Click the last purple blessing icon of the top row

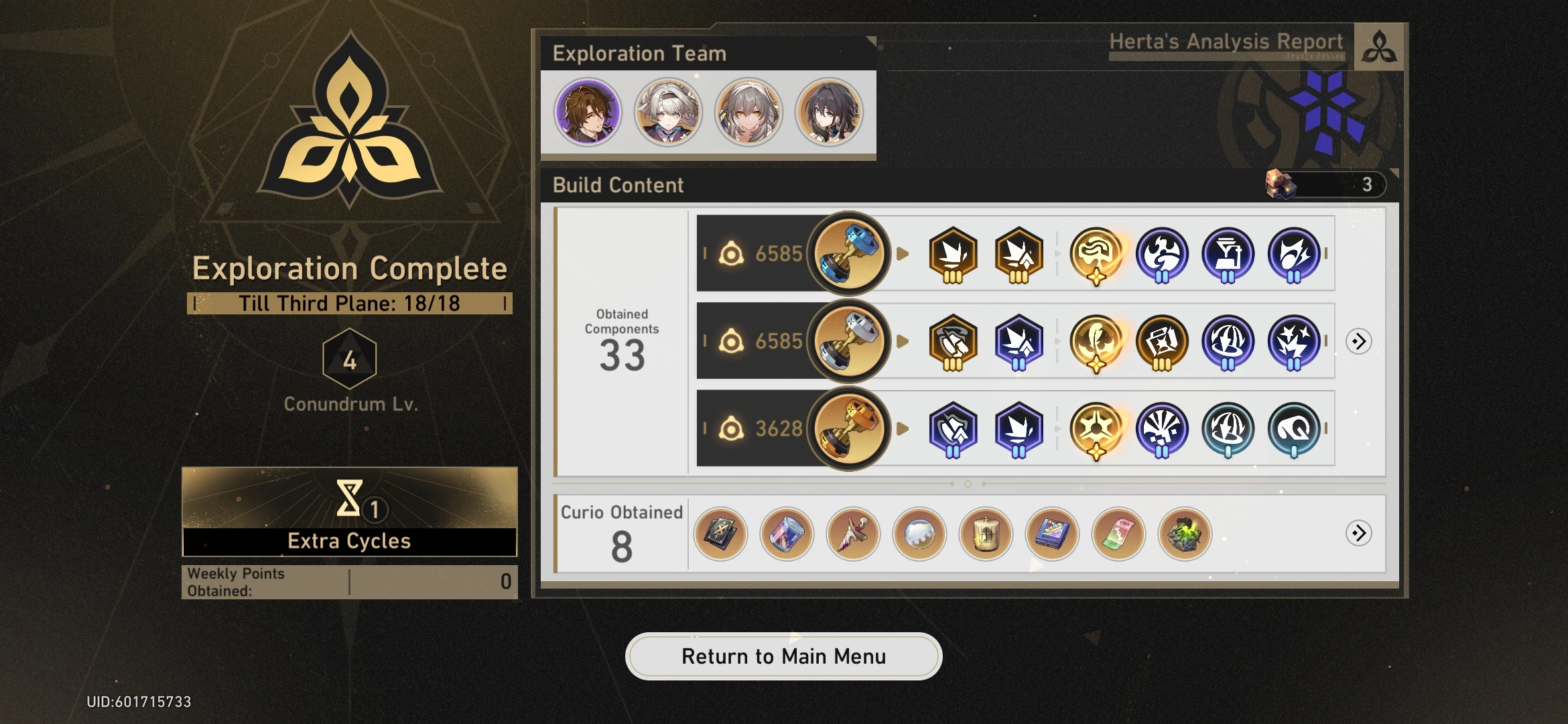[x=1295, y=253]
